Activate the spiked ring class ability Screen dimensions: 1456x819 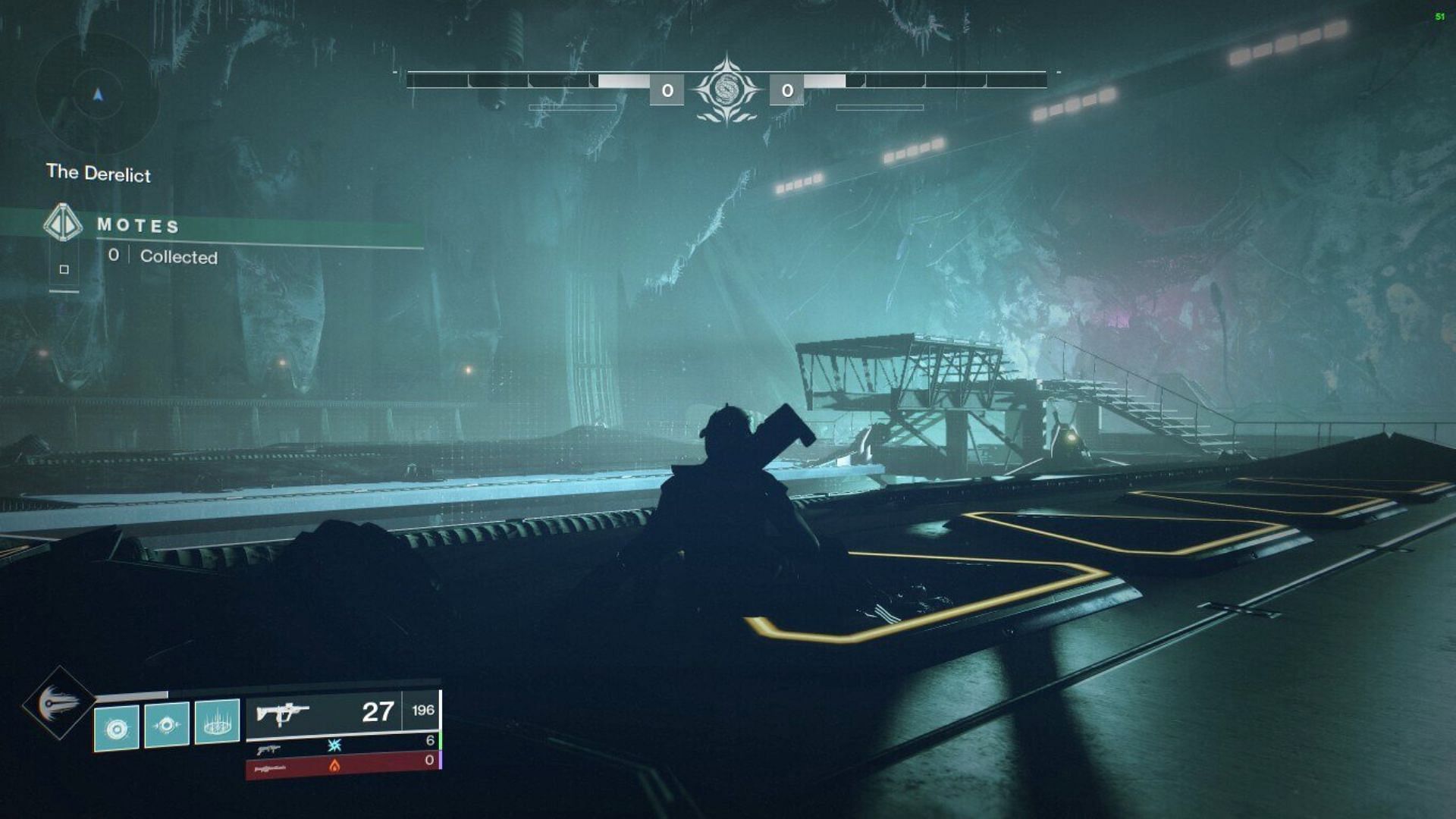(217, 722)
